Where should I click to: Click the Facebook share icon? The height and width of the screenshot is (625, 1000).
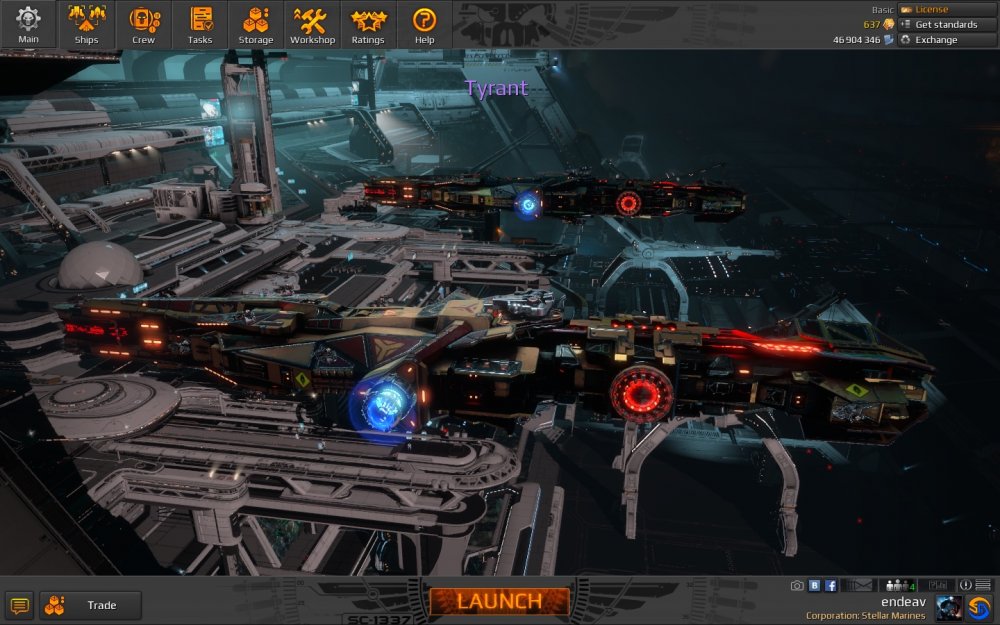pos(830,585)
